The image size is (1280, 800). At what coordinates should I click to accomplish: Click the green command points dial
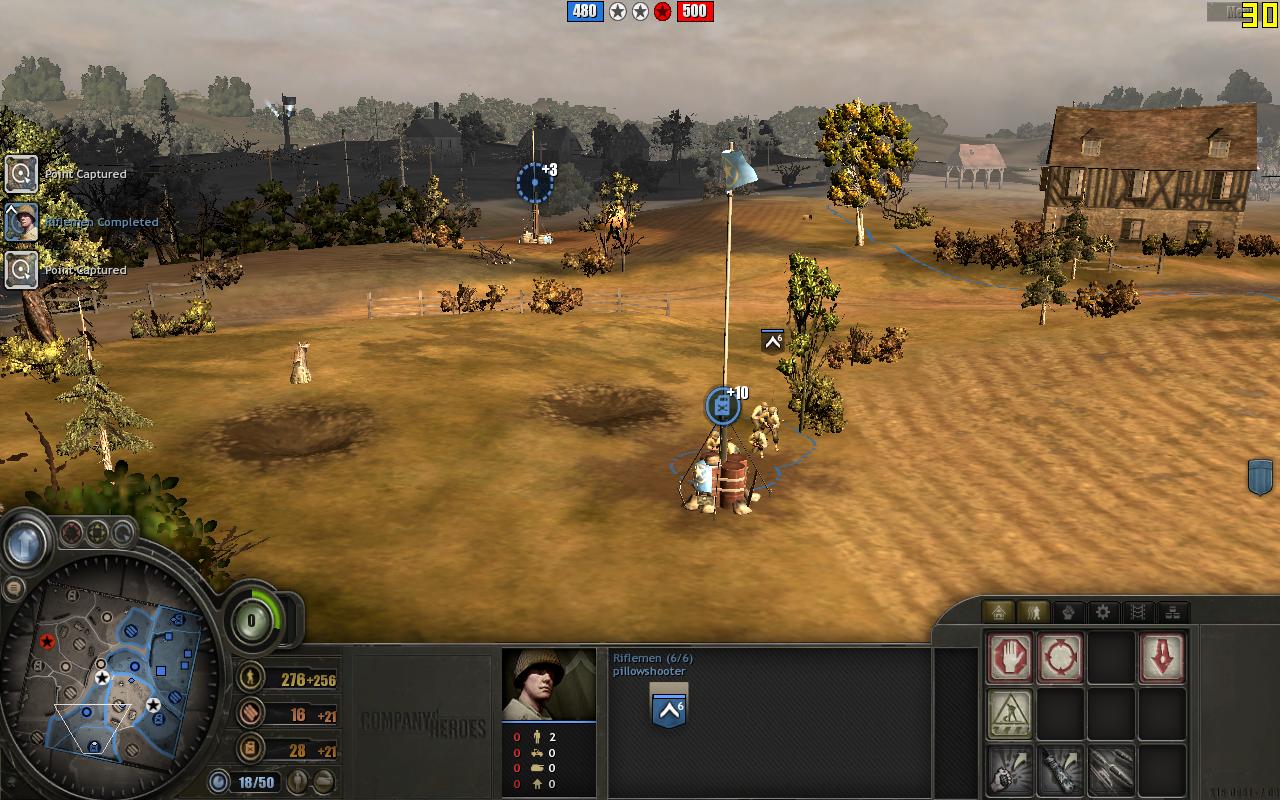tap(250, 620)
